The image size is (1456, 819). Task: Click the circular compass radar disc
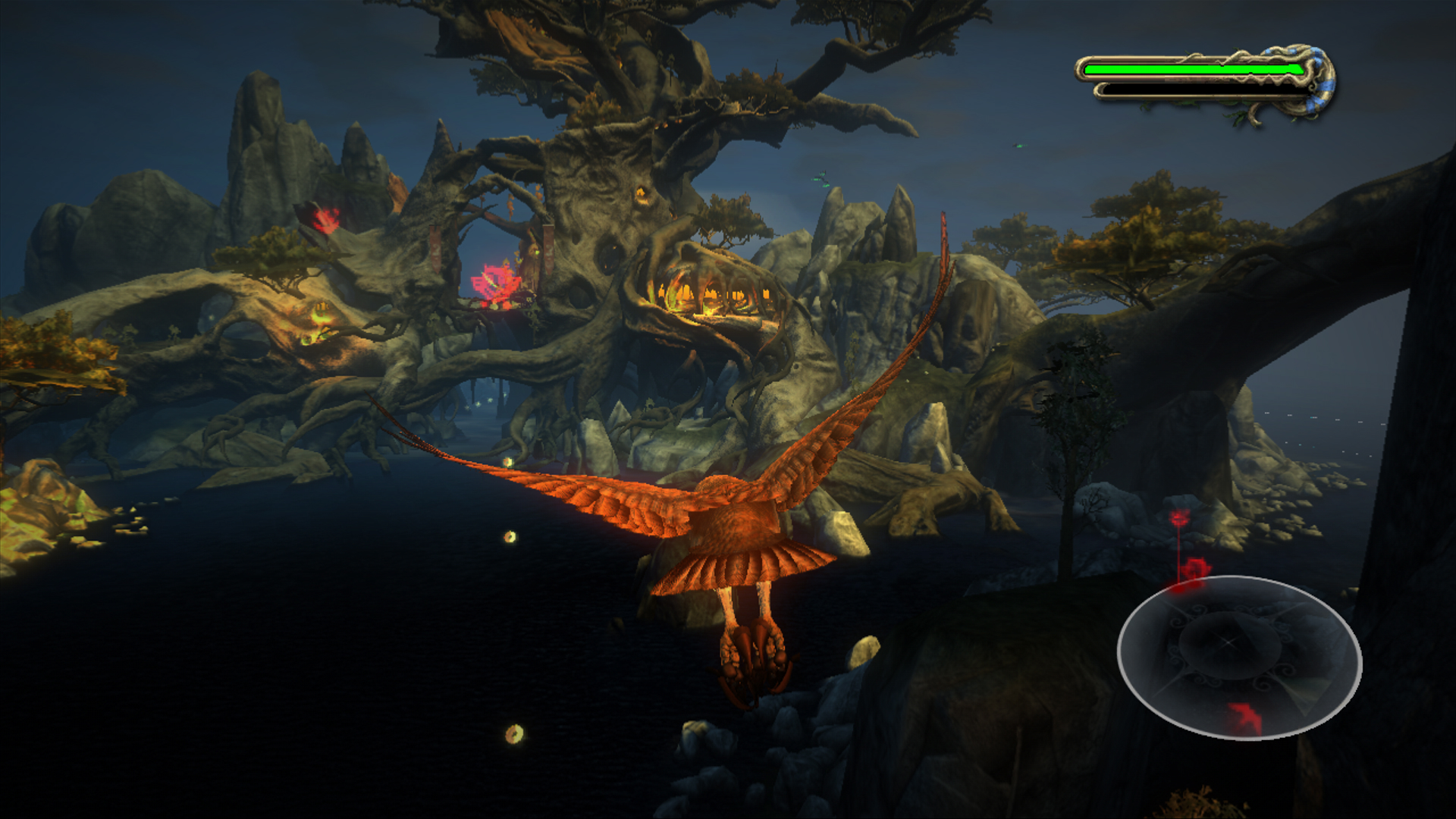point(1238,657)
